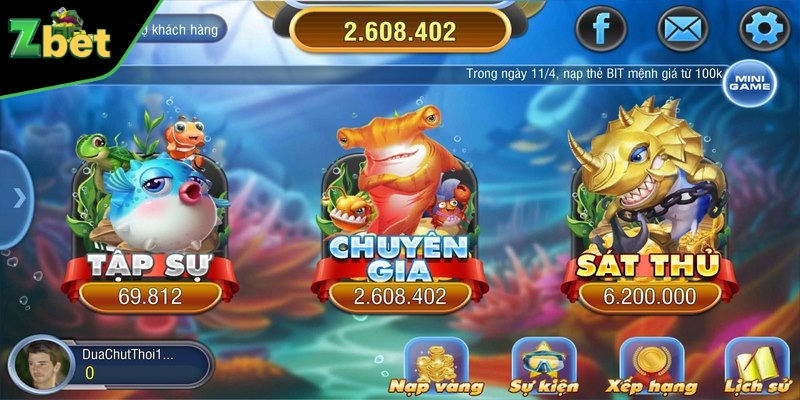Viewport: 800px width, 400px height.
Task: Open Nạp vàng gold top-up
Action: (x=435, y=366)
